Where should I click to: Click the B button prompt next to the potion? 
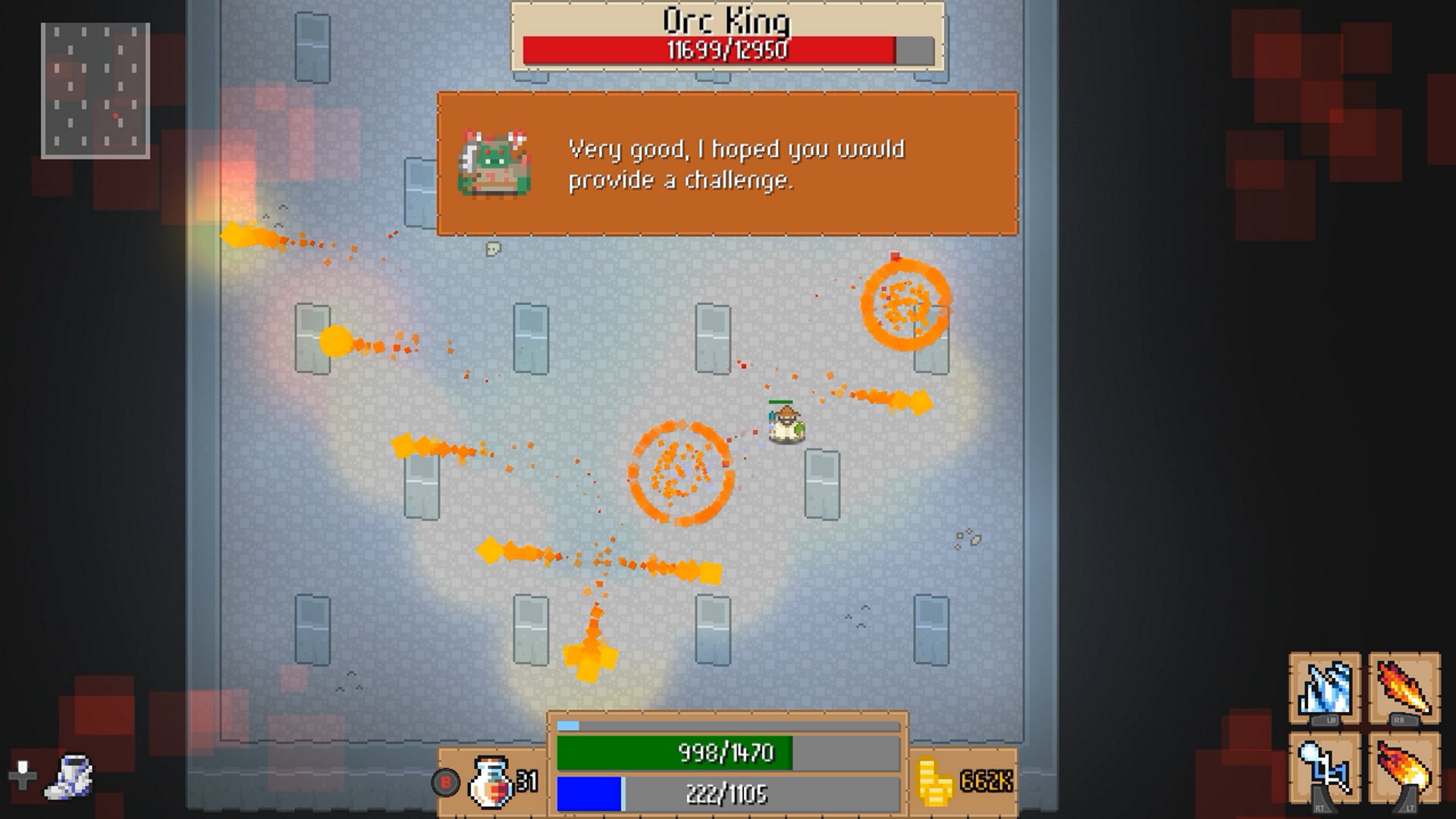(447, 780)
